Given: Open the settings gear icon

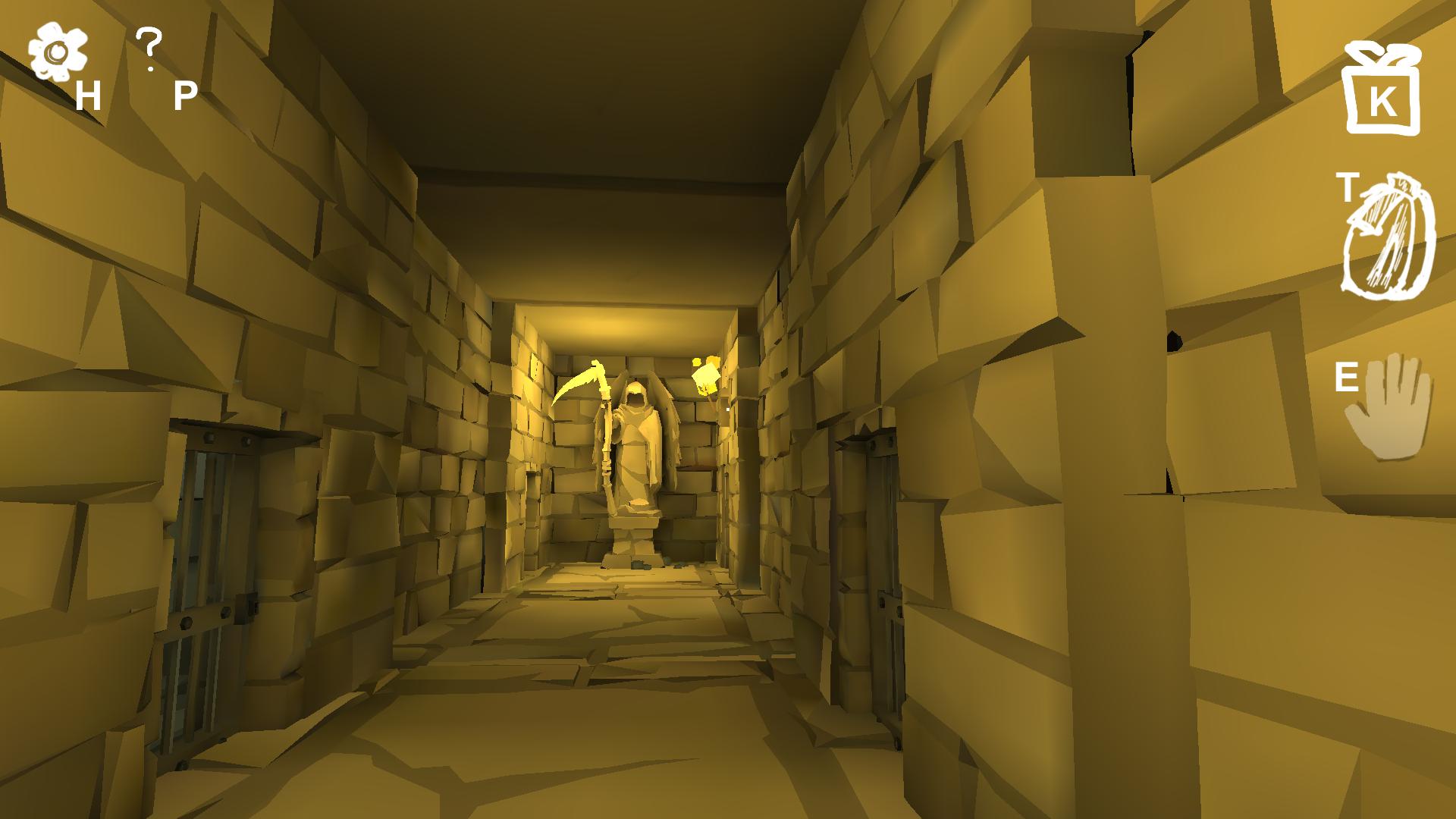Looking at the screenshot, I should point(57,49).
